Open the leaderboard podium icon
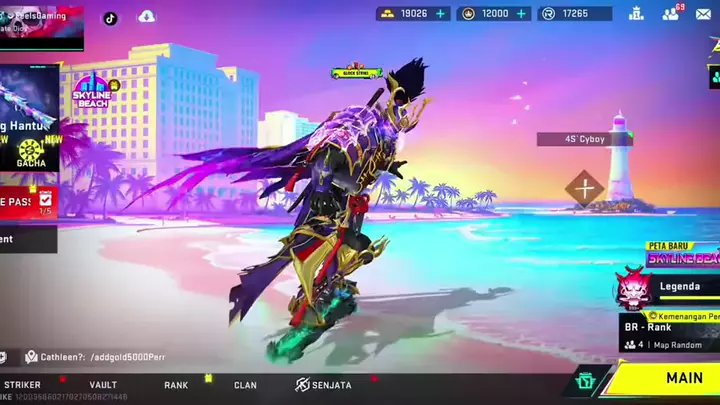 (x=636, y=14)
